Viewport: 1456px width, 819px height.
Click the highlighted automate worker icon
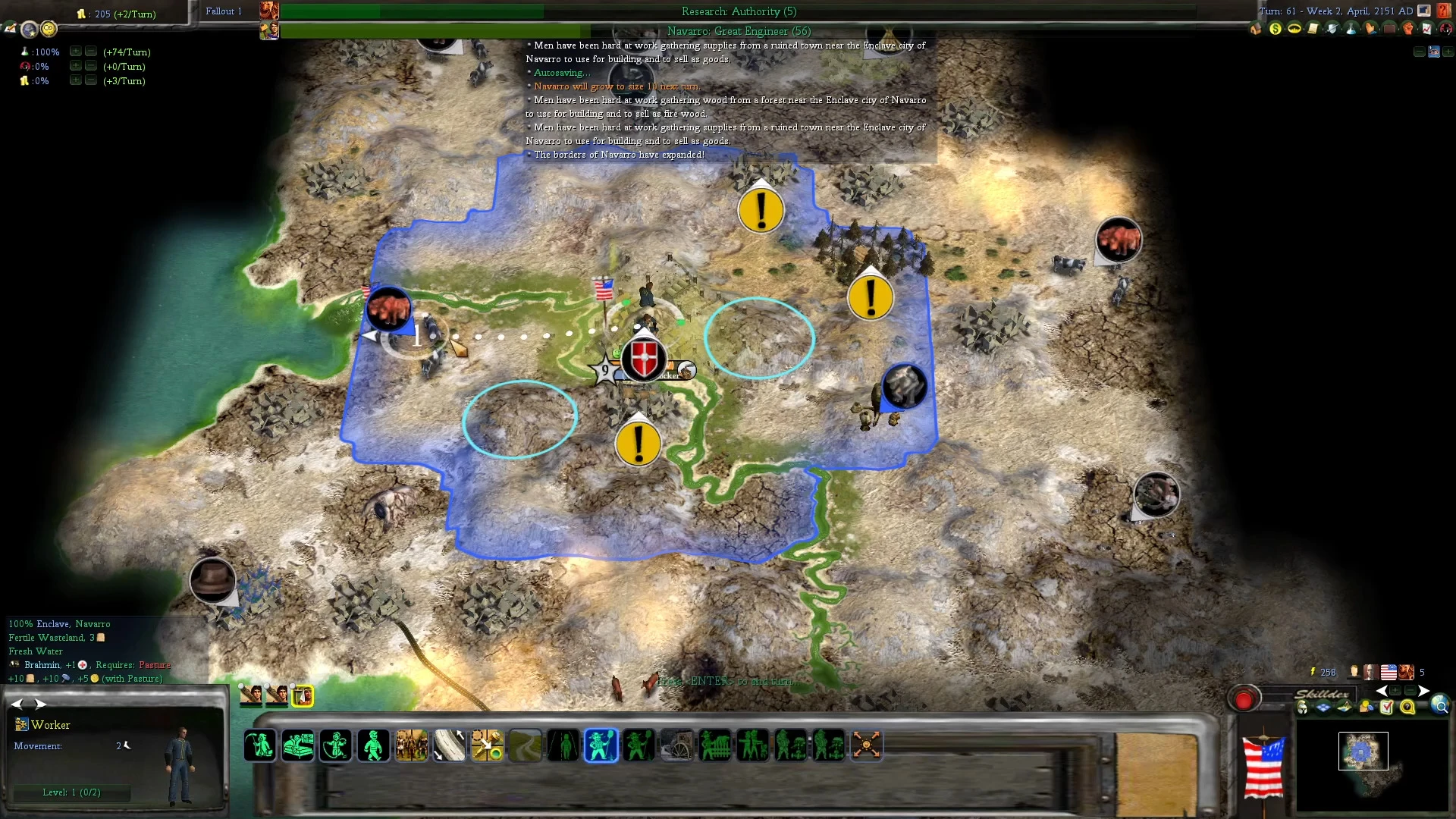coord(601,745)
